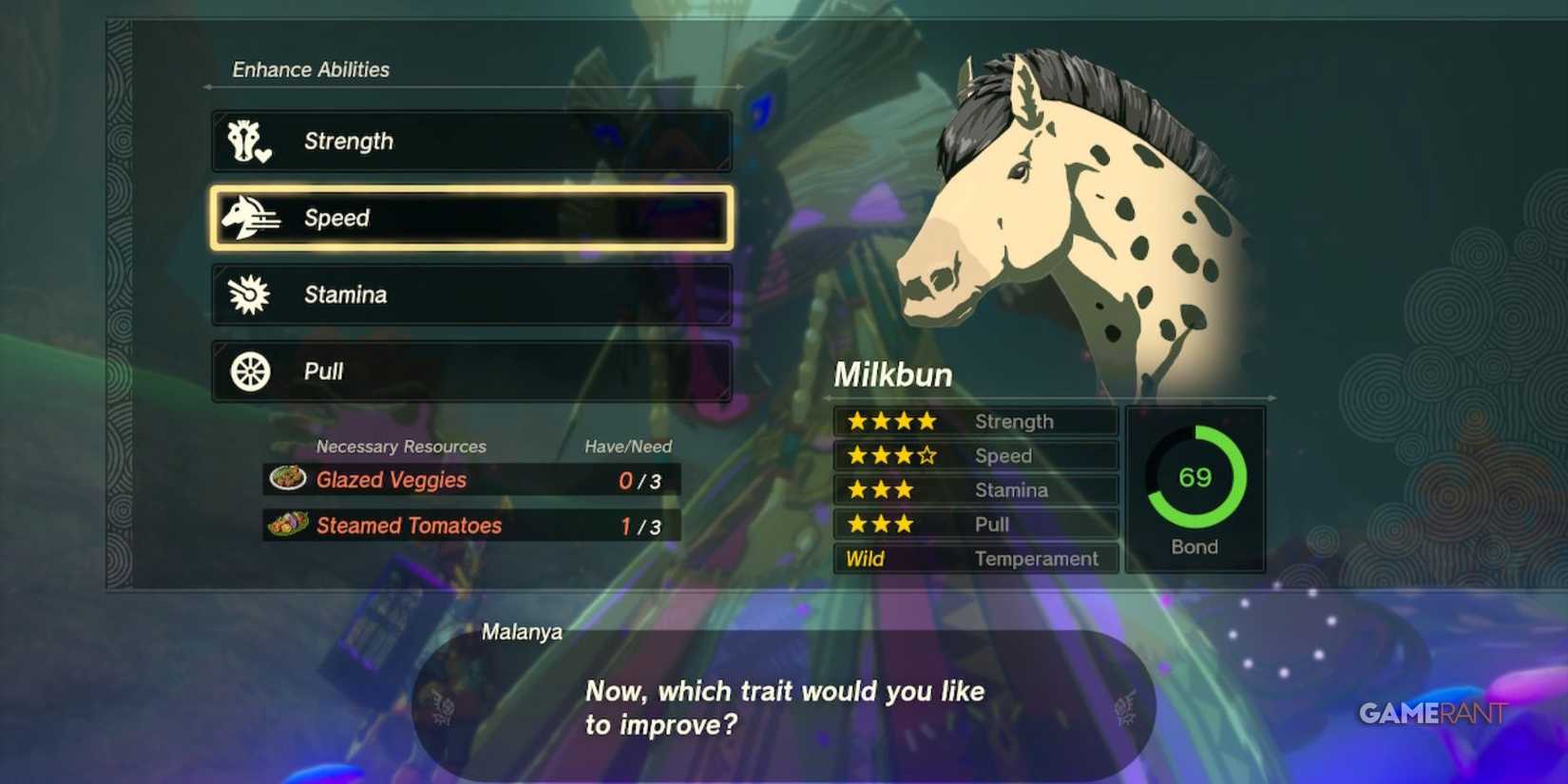This screenshot has height=784, width=1568.
Task: Click the Stamina ability button
Action: [x=470, y=295]
